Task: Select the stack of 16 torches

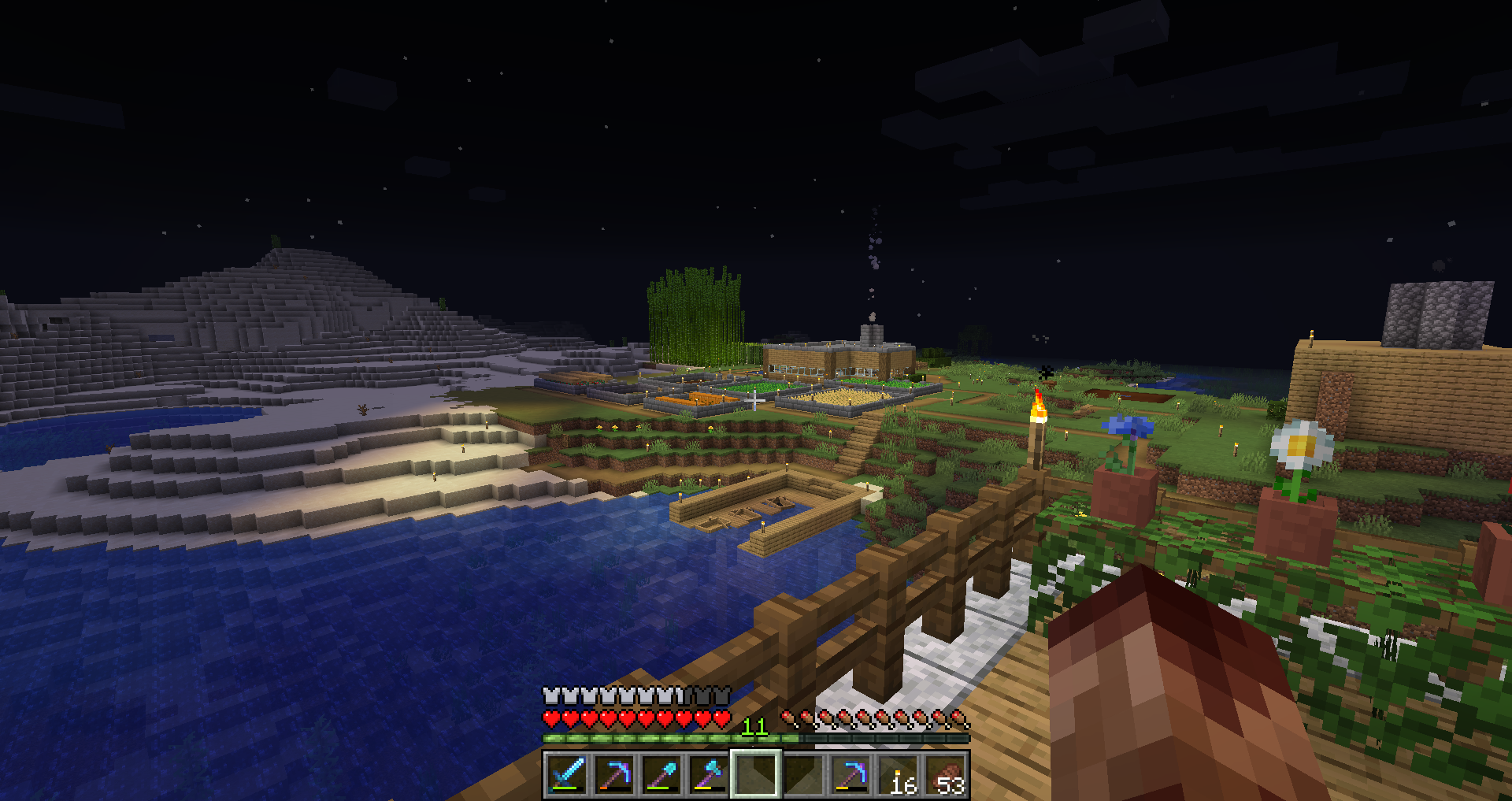Action: pyautogui.click(x=899, y=774)
